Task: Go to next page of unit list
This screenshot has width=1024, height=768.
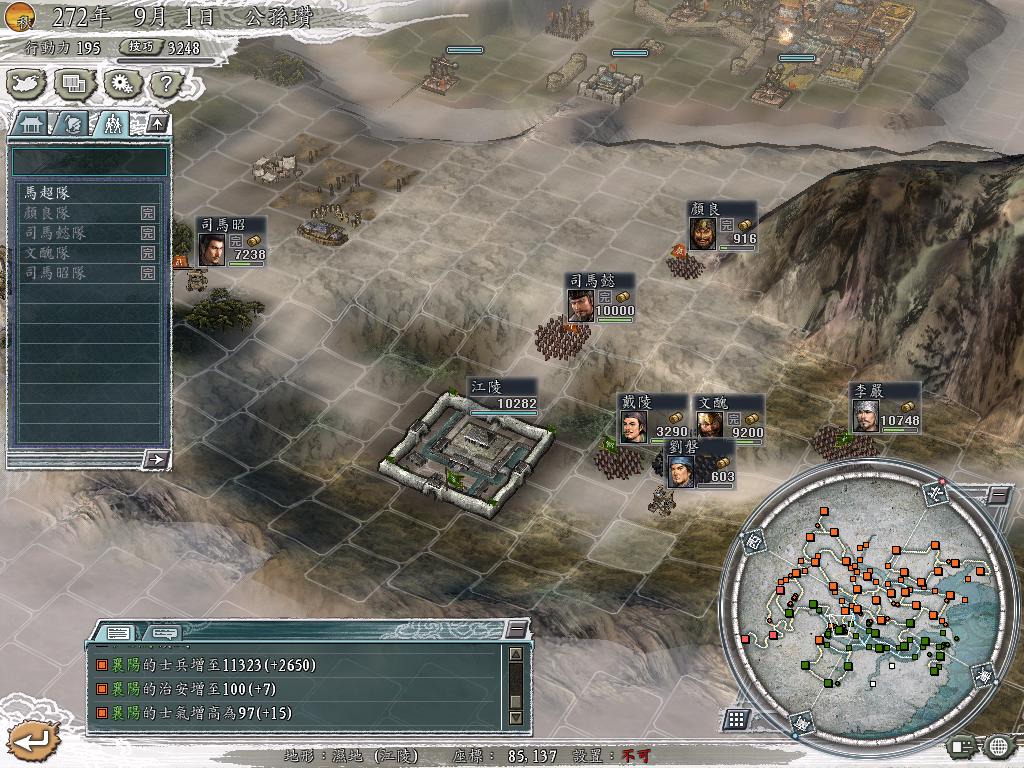Action: point(155,459)
